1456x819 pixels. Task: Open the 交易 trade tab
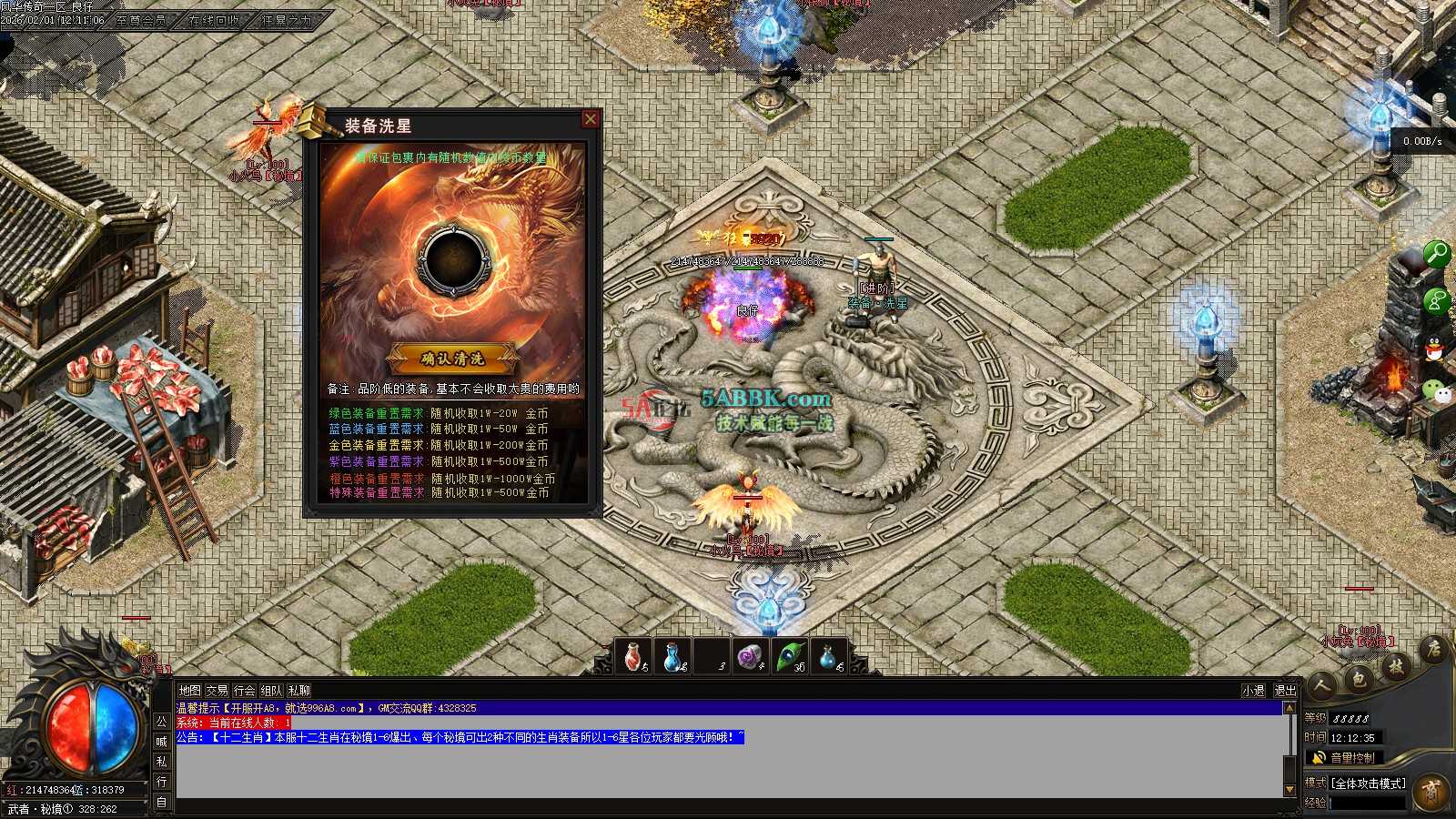[x=217, y=691]
